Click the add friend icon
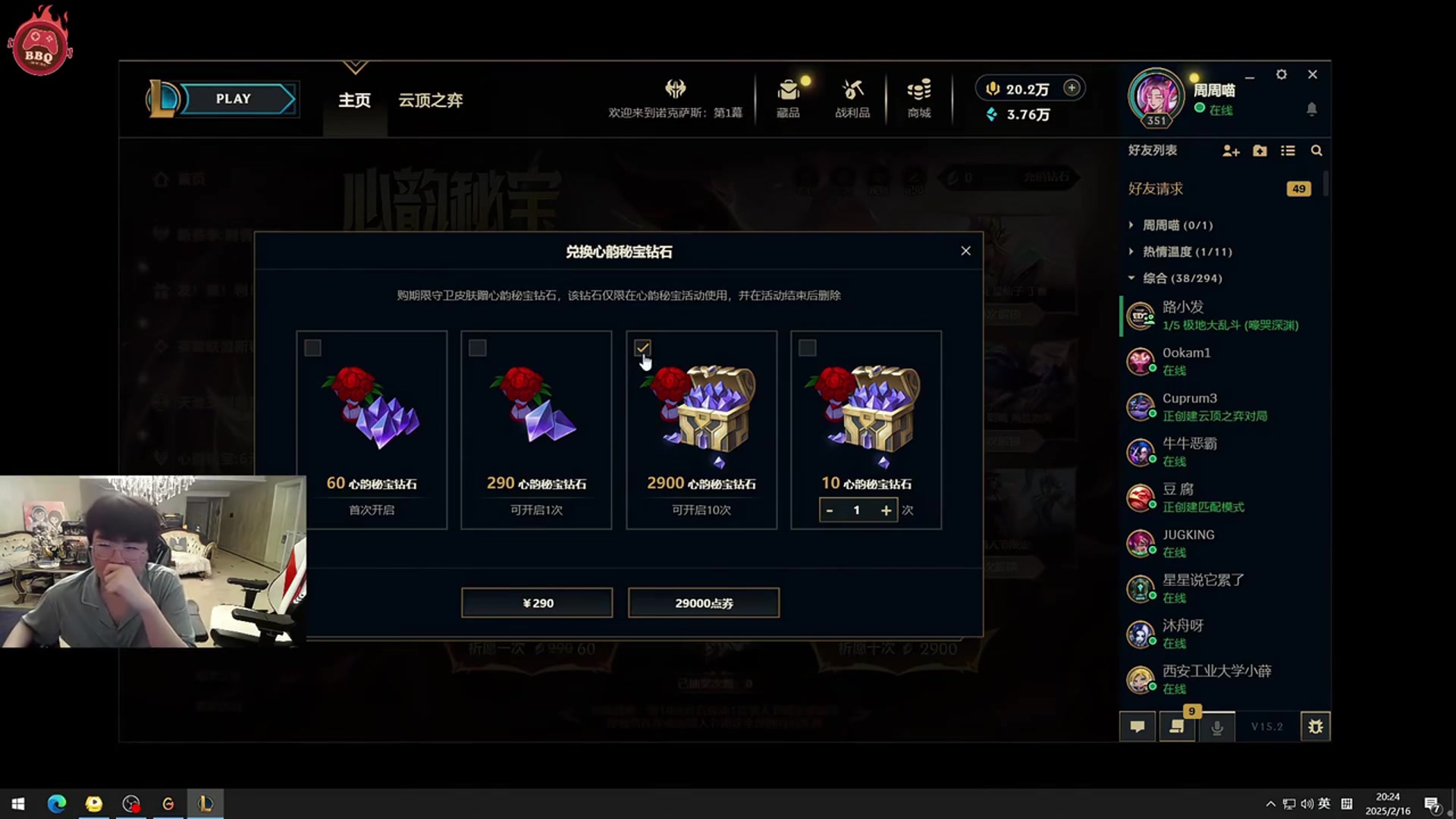 point(1231,151)
